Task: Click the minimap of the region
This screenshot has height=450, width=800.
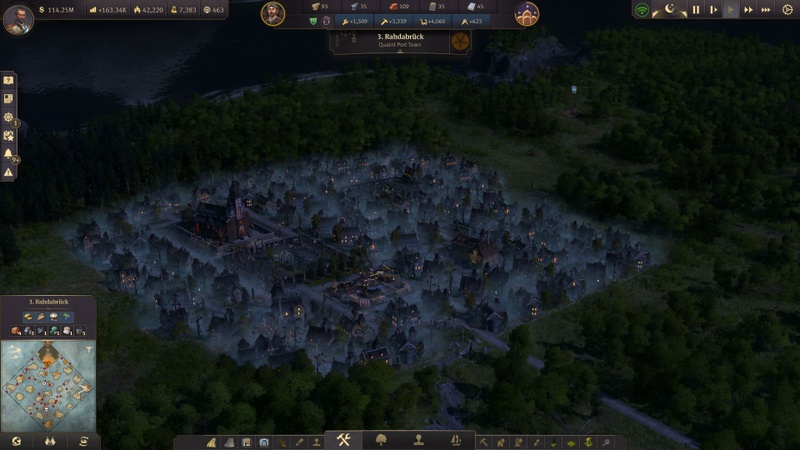Action: click(47, 385)
